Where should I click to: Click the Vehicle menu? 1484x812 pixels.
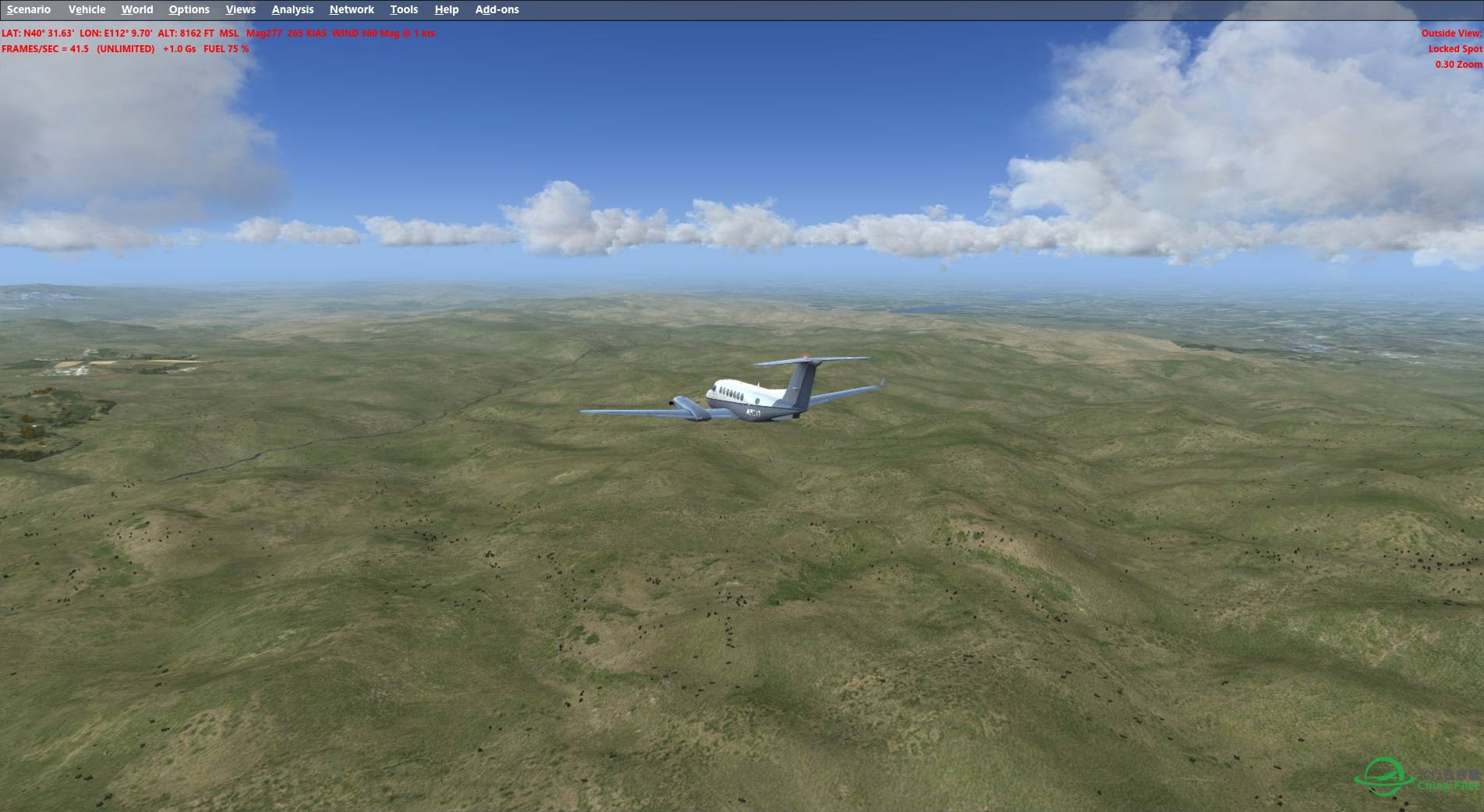click(87, 9)
